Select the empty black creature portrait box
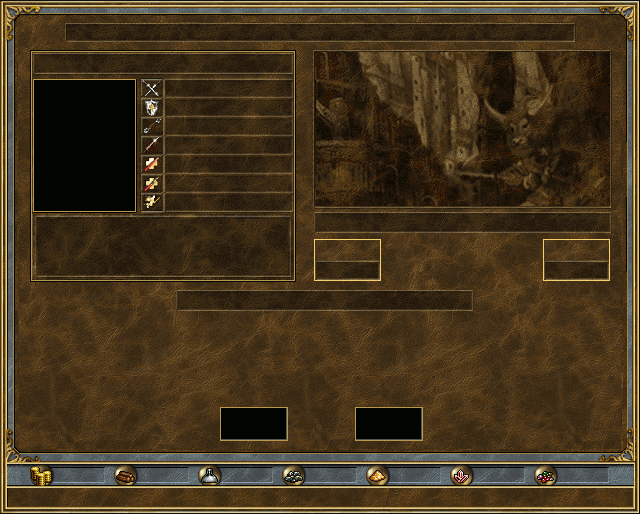The height and width of the screenshot is (514, 640). [84, 146]
